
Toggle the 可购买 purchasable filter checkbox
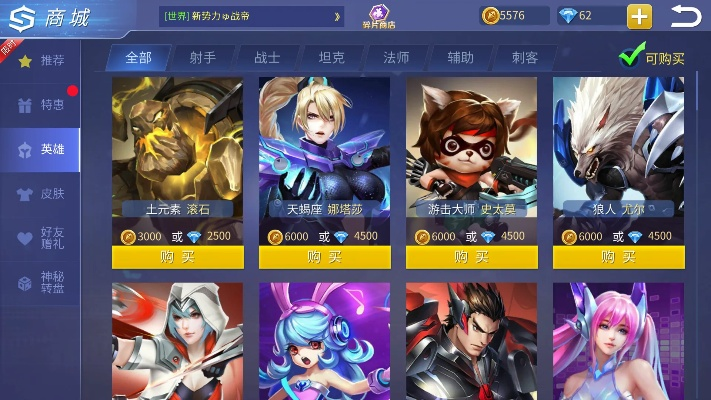(629, 57)
